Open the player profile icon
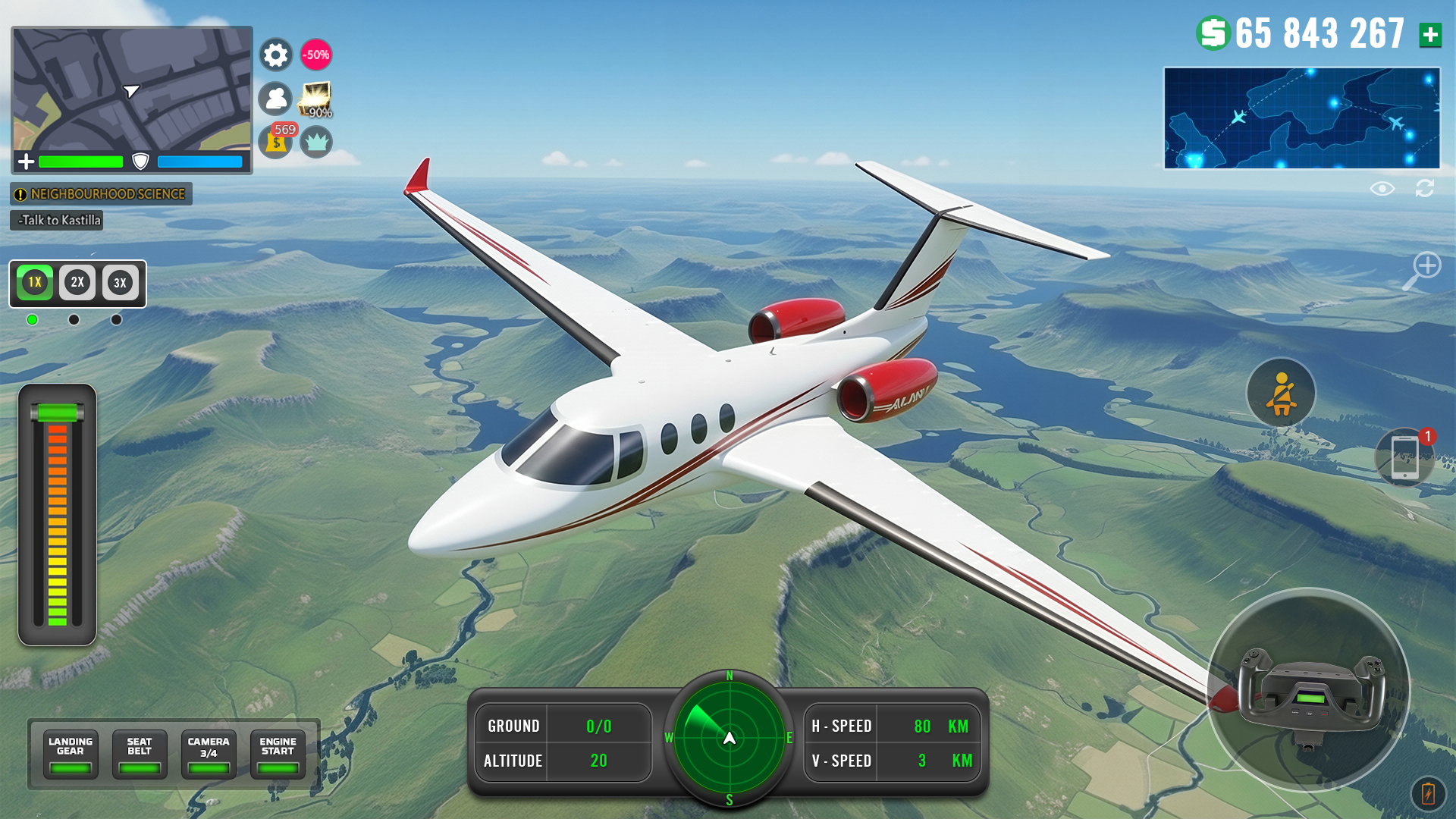The height and width of the screenshot is (819, 1456). point(277,99)
